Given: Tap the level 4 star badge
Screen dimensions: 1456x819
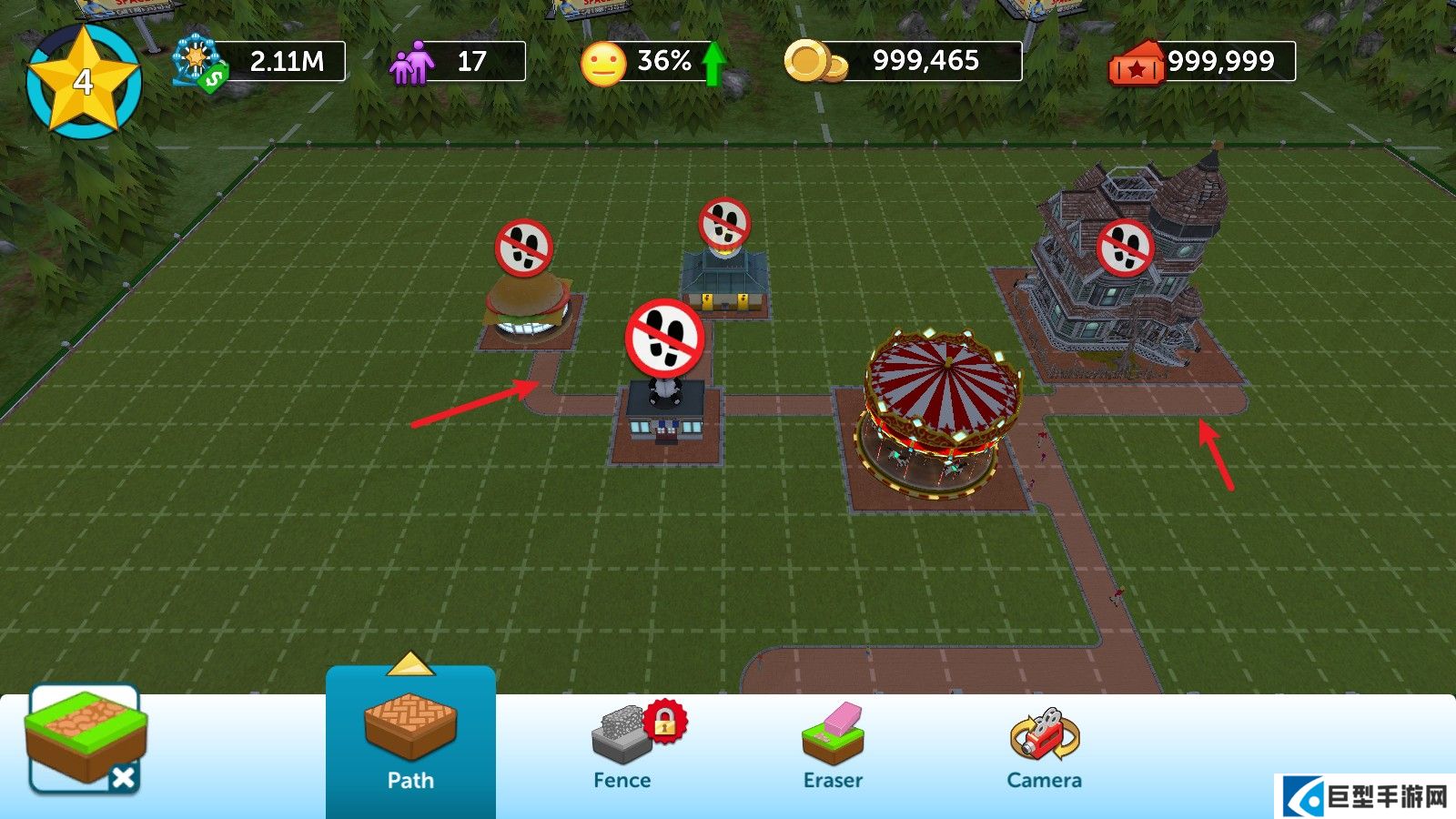Looking at the screenshot, I should point(84,82).
